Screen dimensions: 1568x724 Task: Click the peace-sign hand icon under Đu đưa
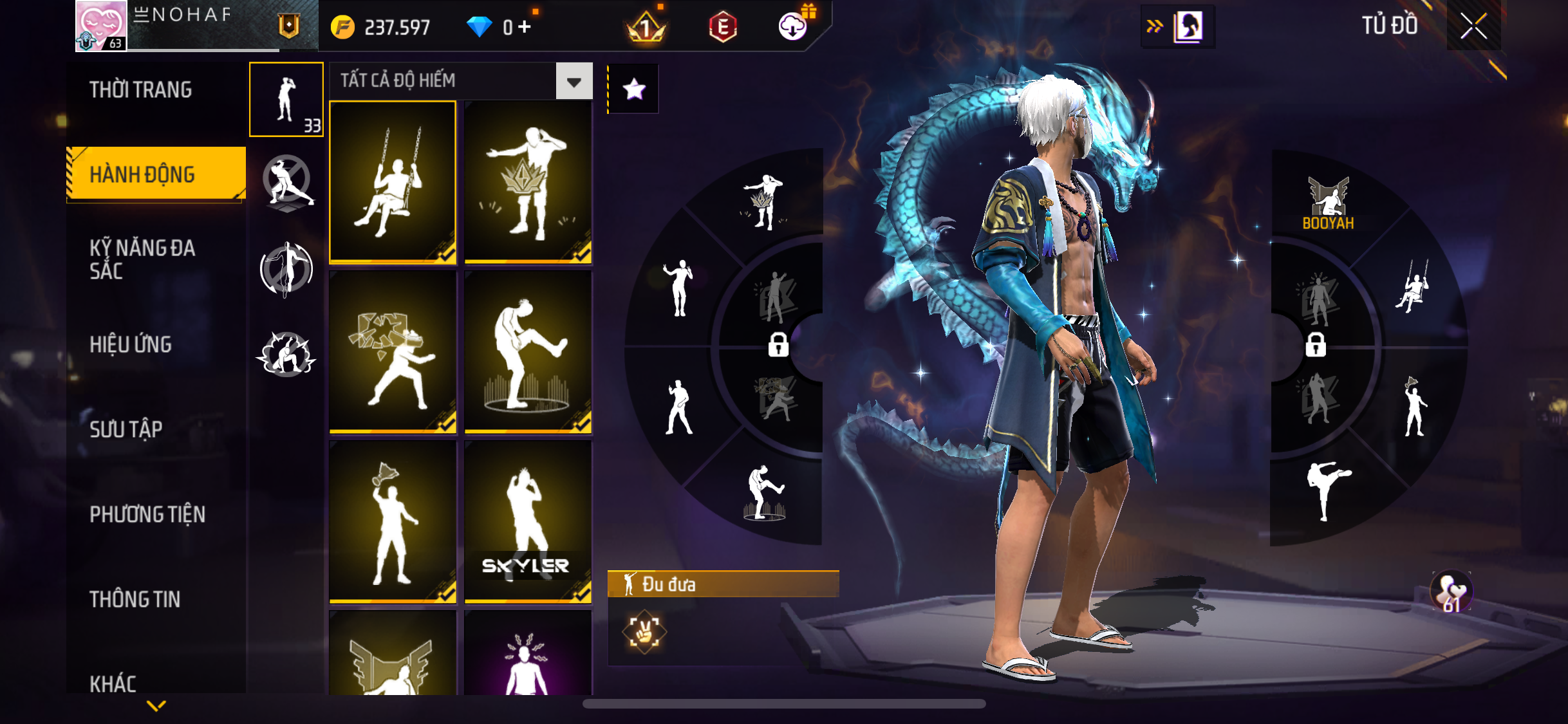pyautogui.click(x=644, y=633)
